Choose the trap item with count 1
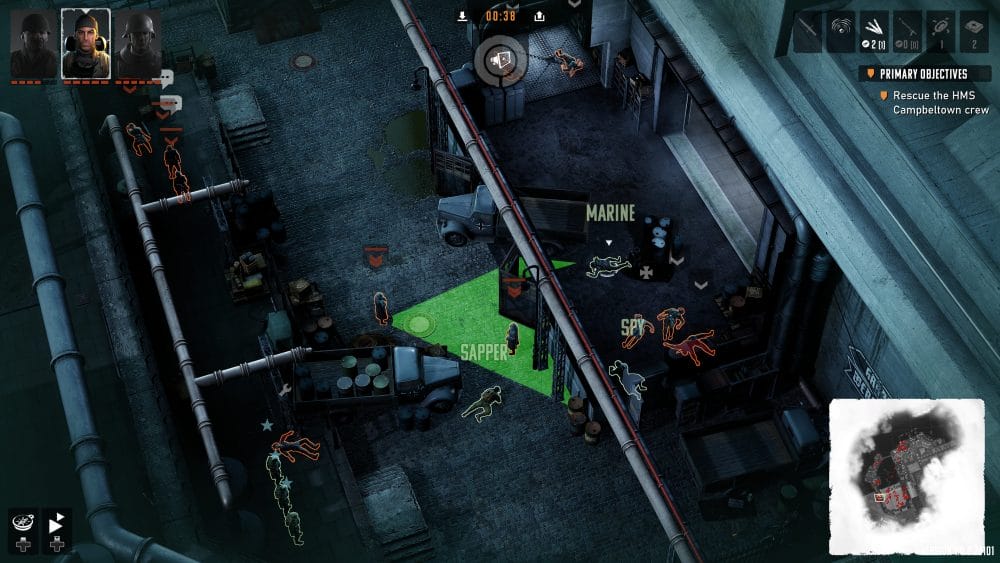The image size is (1000, 563). [x=942, y=32]
